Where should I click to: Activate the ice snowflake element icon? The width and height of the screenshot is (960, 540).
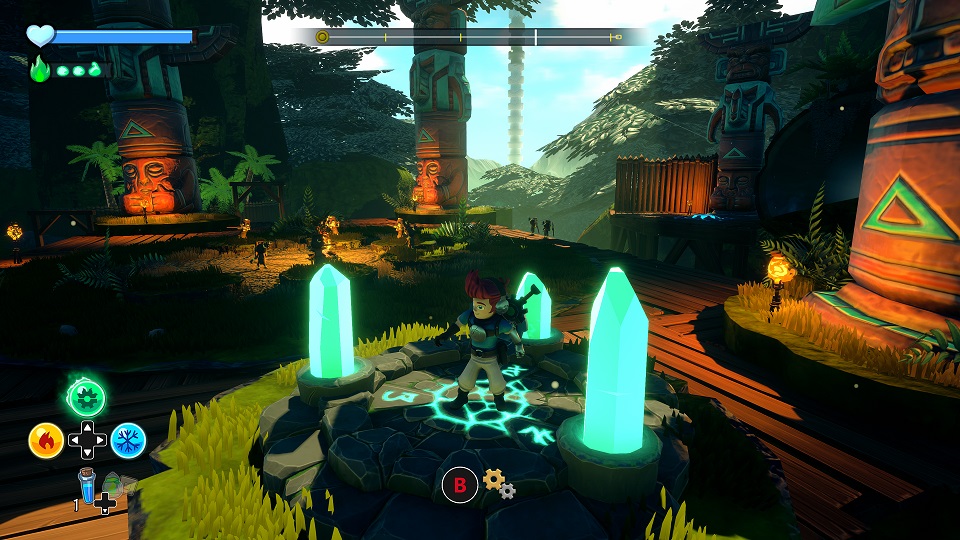coord(128,440)
